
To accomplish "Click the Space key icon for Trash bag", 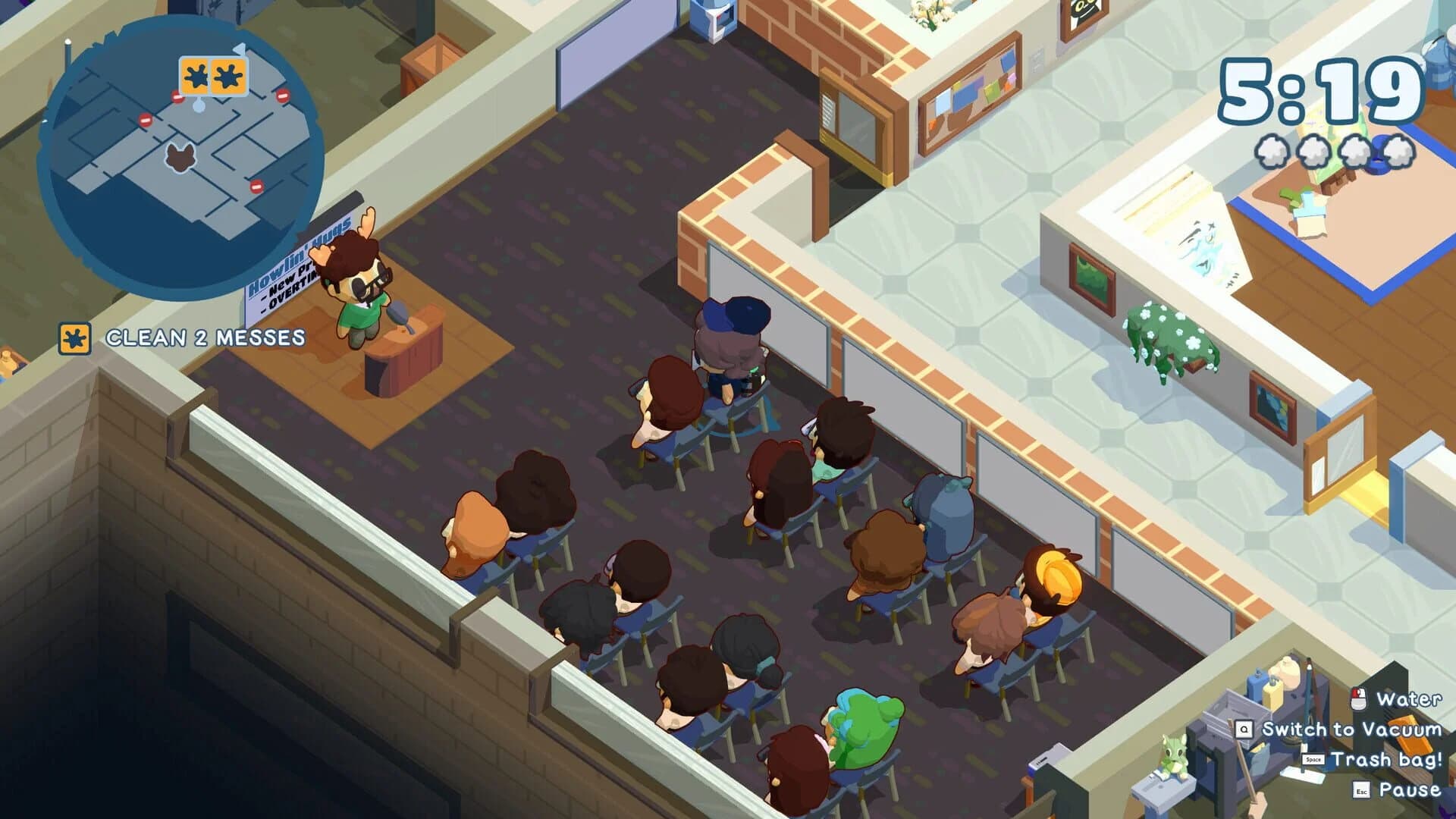I will coord(1313,759).
